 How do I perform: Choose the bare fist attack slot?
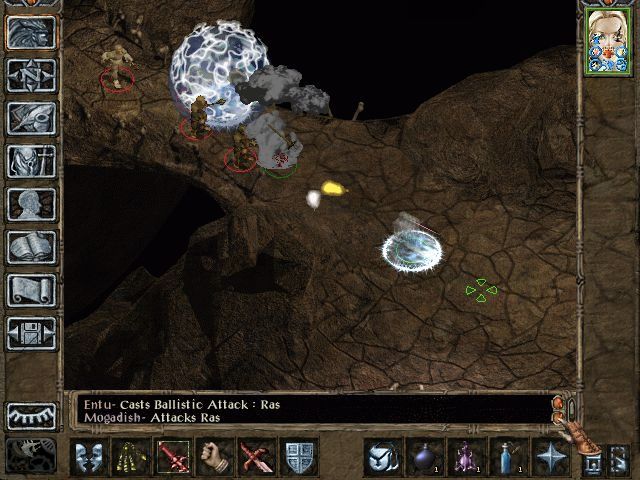coord(215,457)
